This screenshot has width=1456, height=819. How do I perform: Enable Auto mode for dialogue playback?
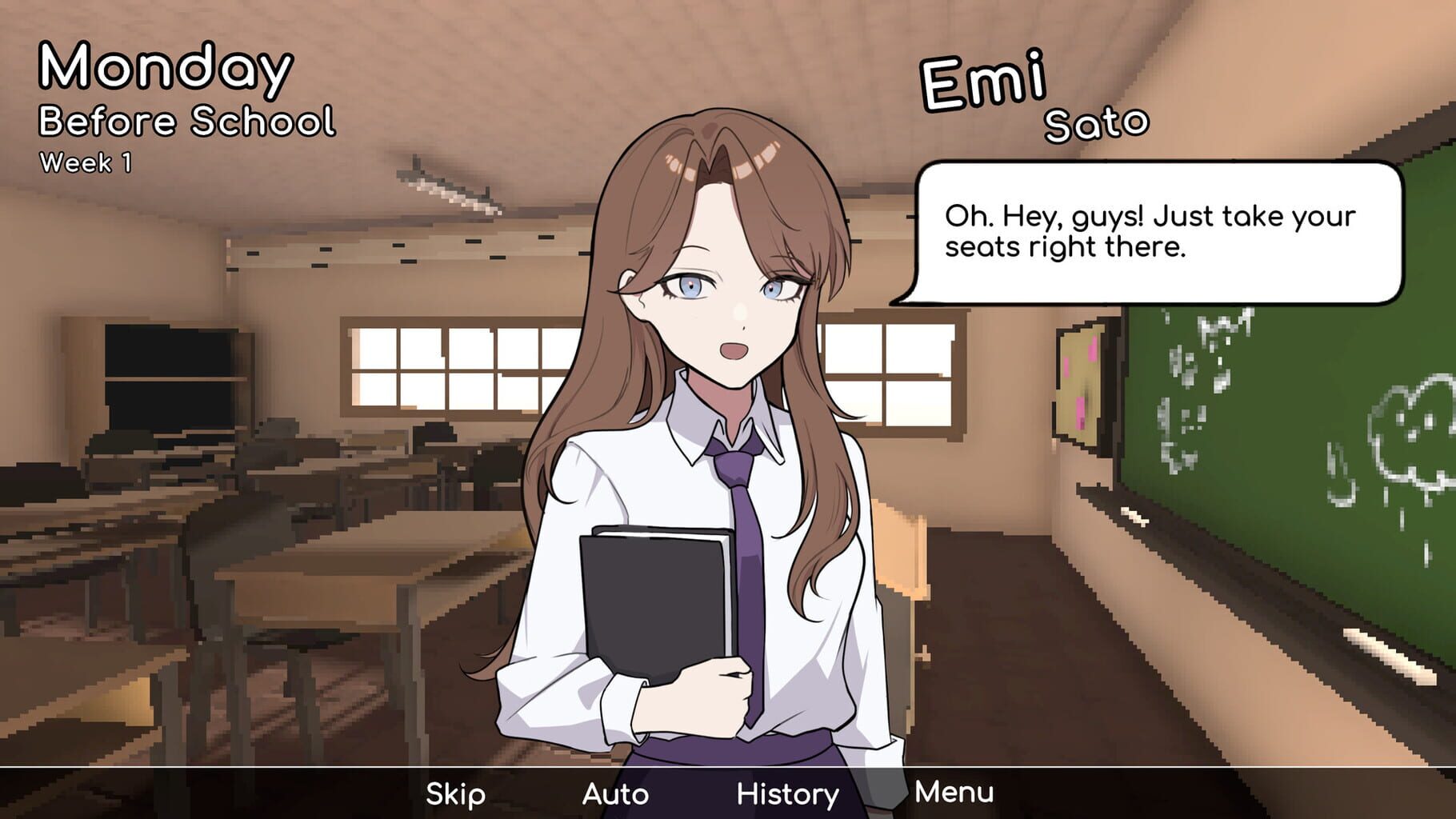[x=616, y=794]
